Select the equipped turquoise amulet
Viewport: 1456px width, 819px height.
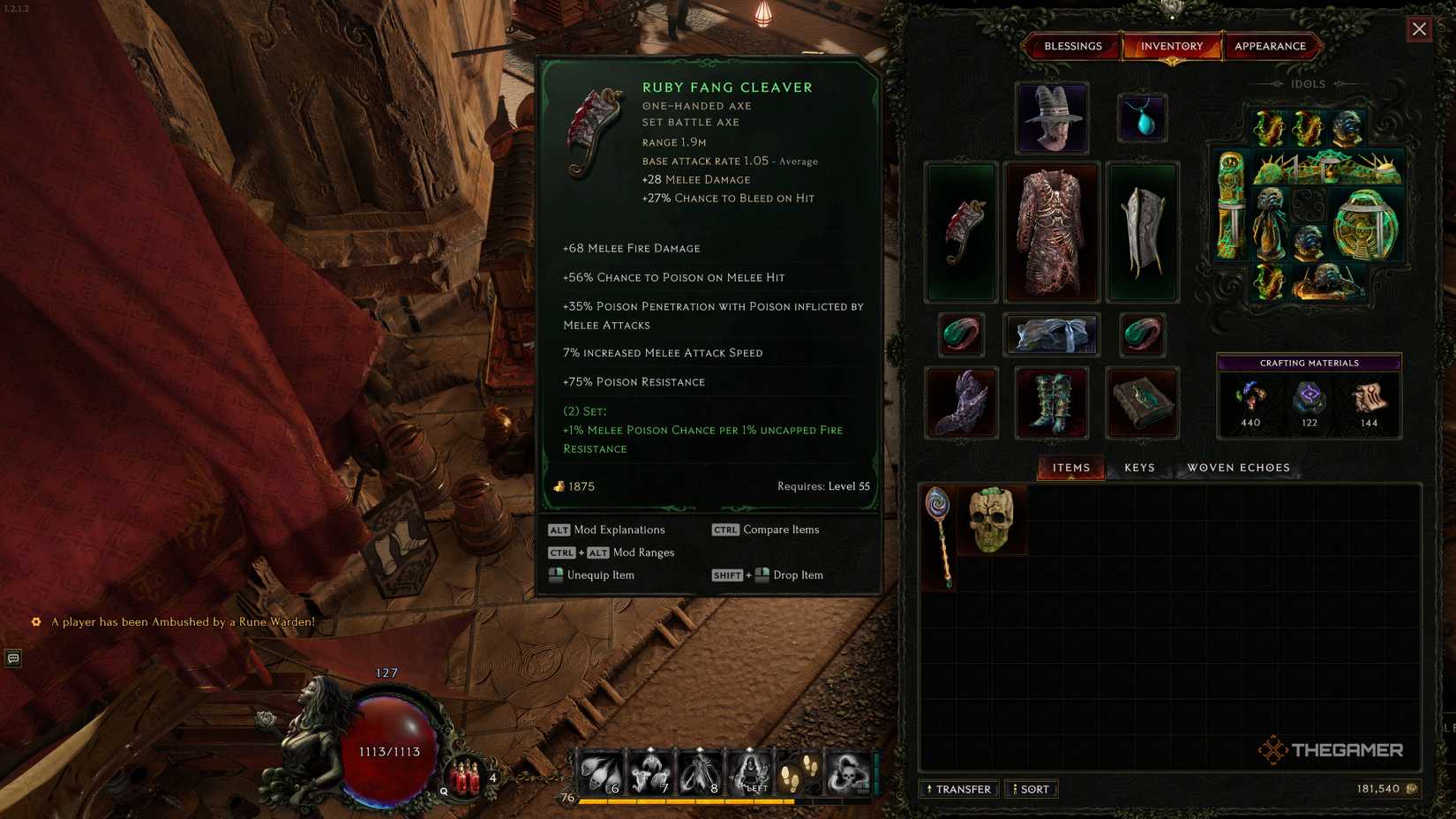click(1143, 116)
